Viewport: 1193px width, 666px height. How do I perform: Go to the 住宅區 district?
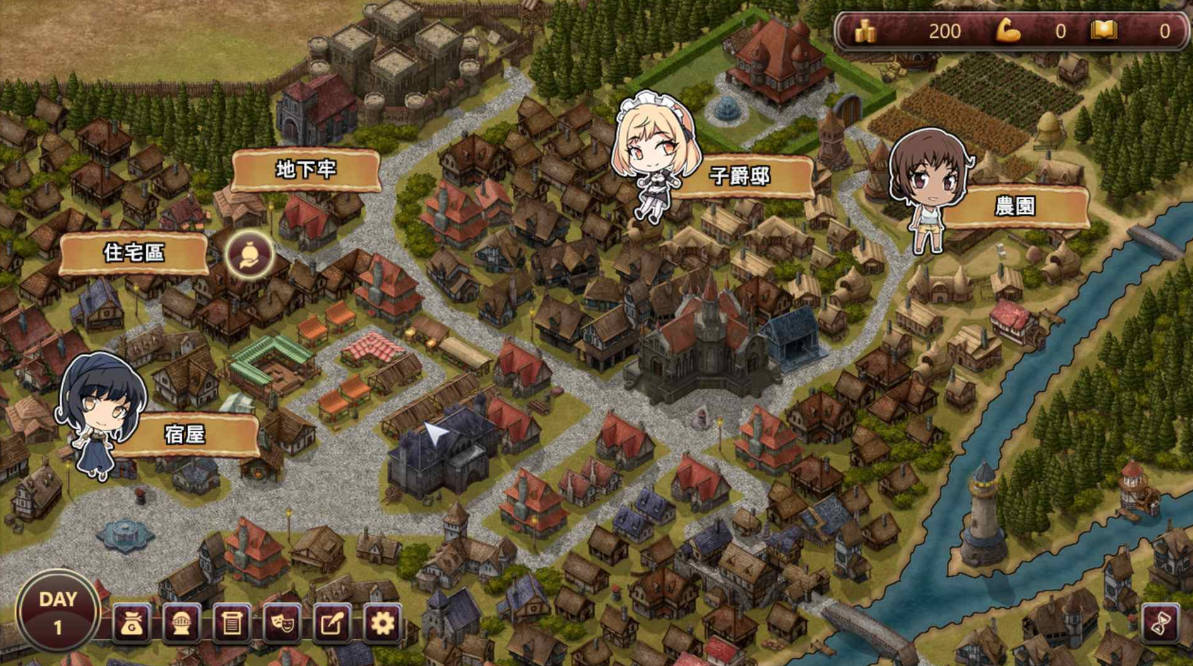click(x=134, y=253)
